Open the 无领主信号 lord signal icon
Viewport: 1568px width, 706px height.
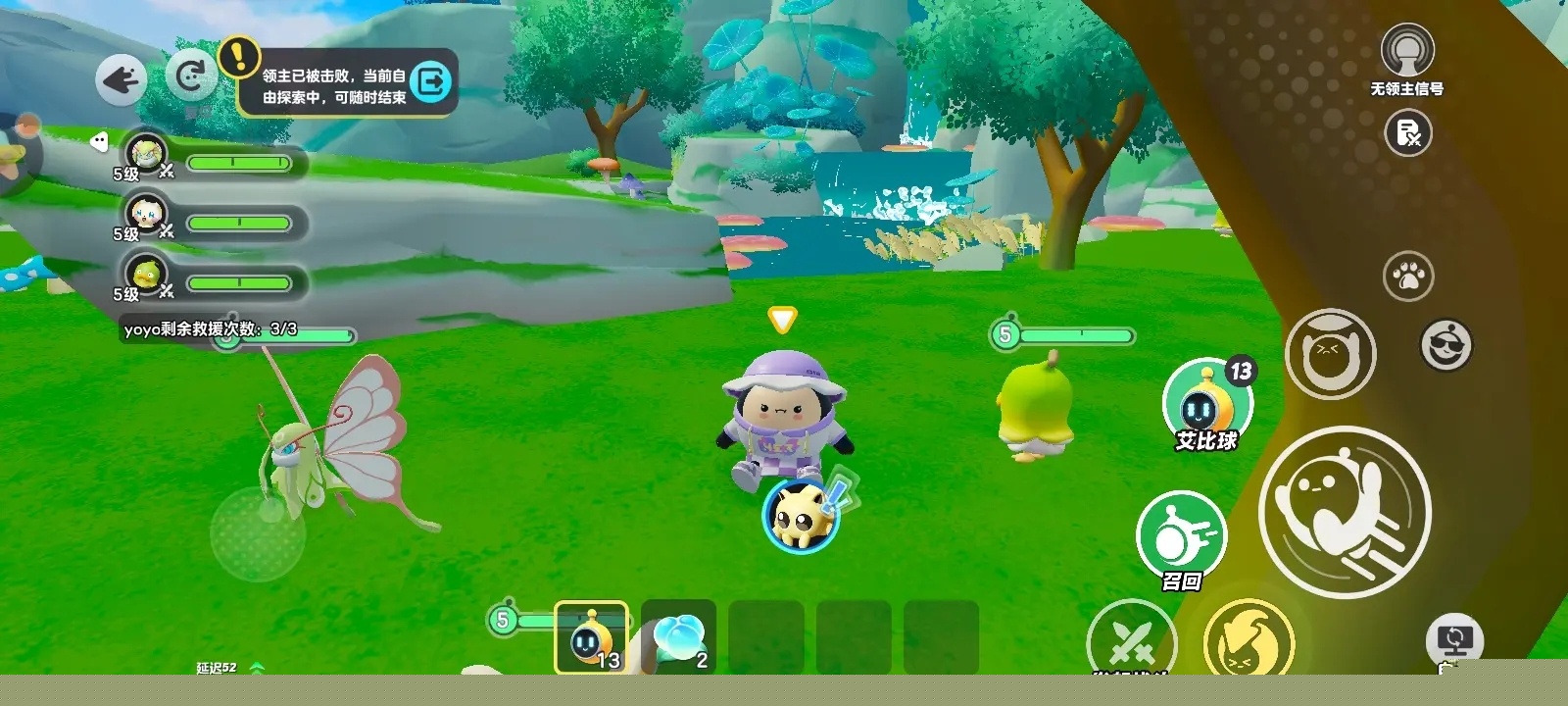[x=1407, y=49]
